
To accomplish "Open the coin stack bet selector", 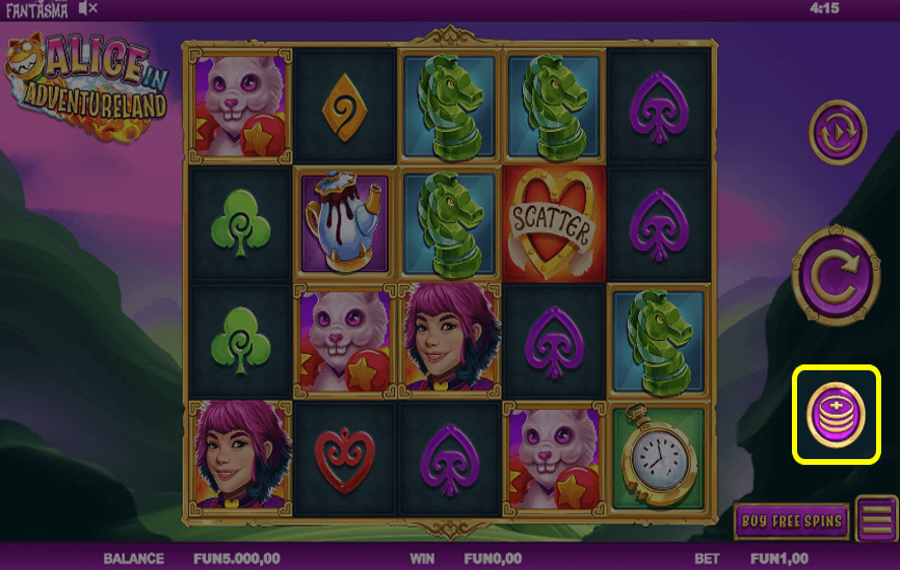I will [836, 414].
